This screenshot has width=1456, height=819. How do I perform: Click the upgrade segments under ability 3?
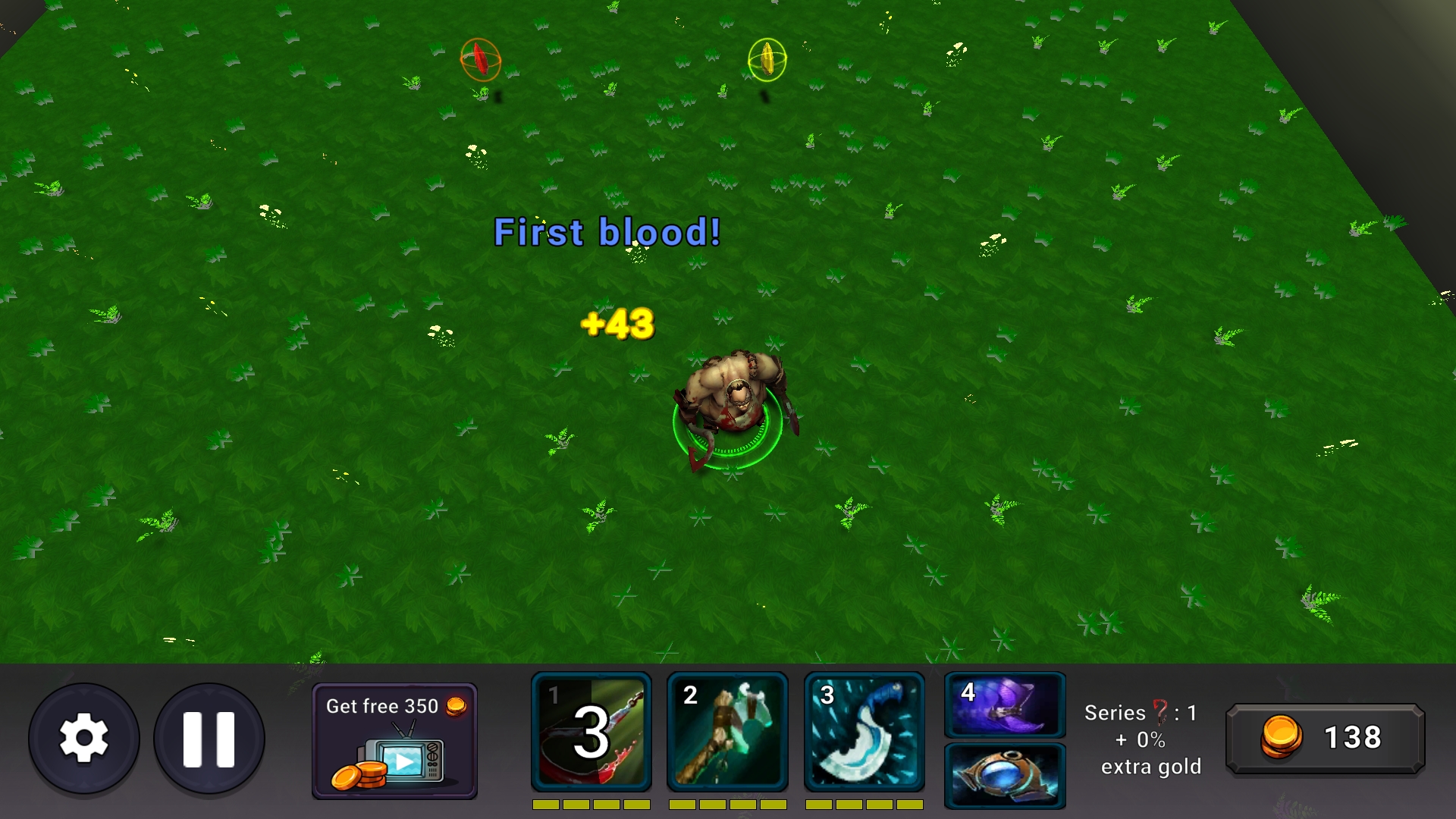[864, 805]
